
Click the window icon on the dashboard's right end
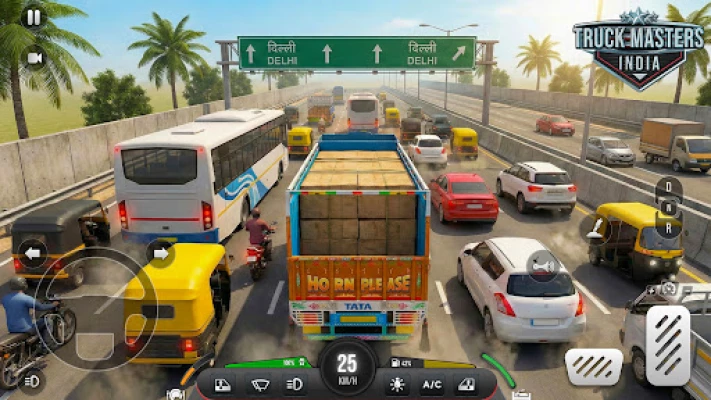(x=466, y=384)
